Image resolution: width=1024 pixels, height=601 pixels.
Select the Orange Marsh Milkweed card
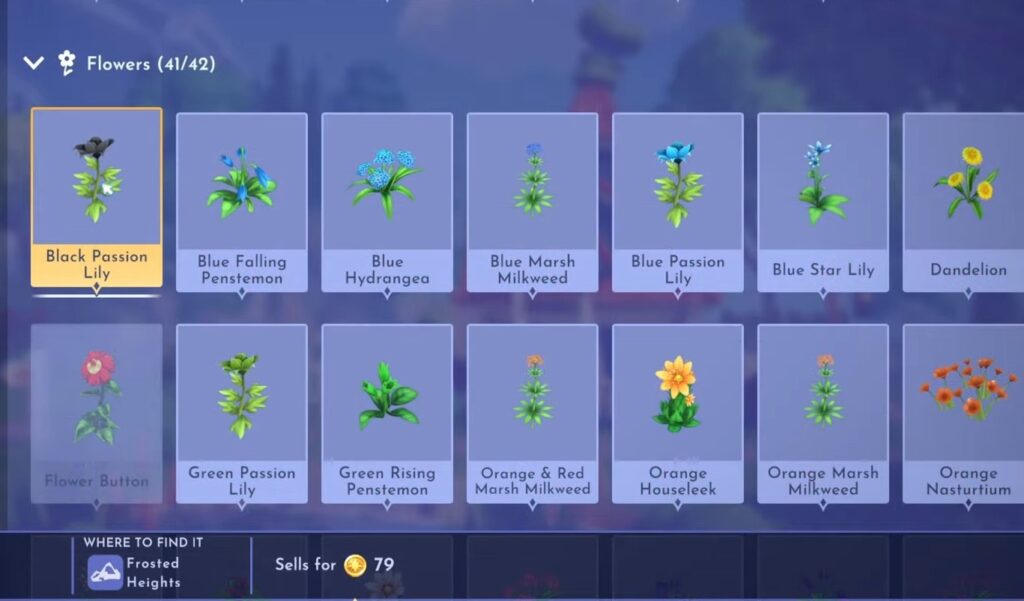click(822, 412)
